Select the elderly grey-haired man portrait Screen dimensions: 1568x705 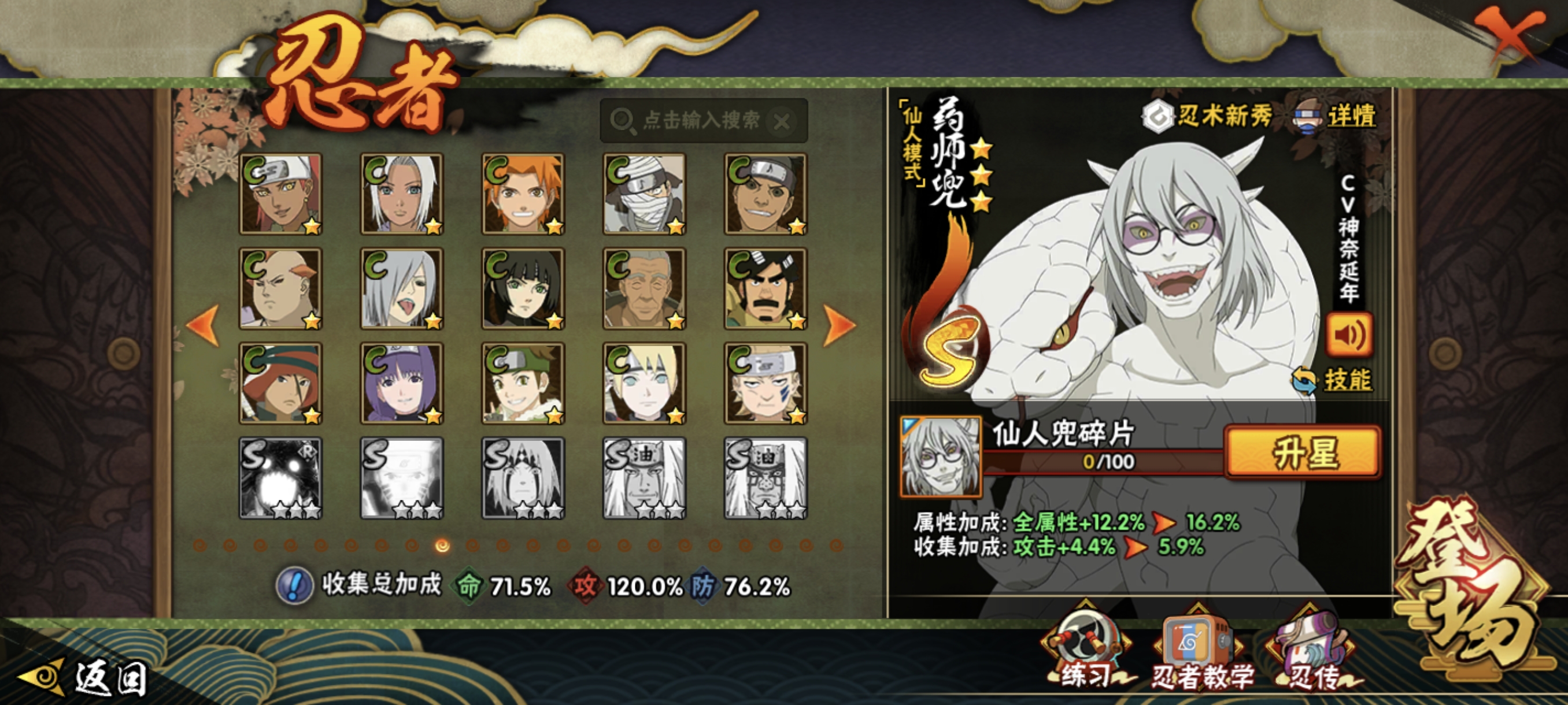[644, 288]
